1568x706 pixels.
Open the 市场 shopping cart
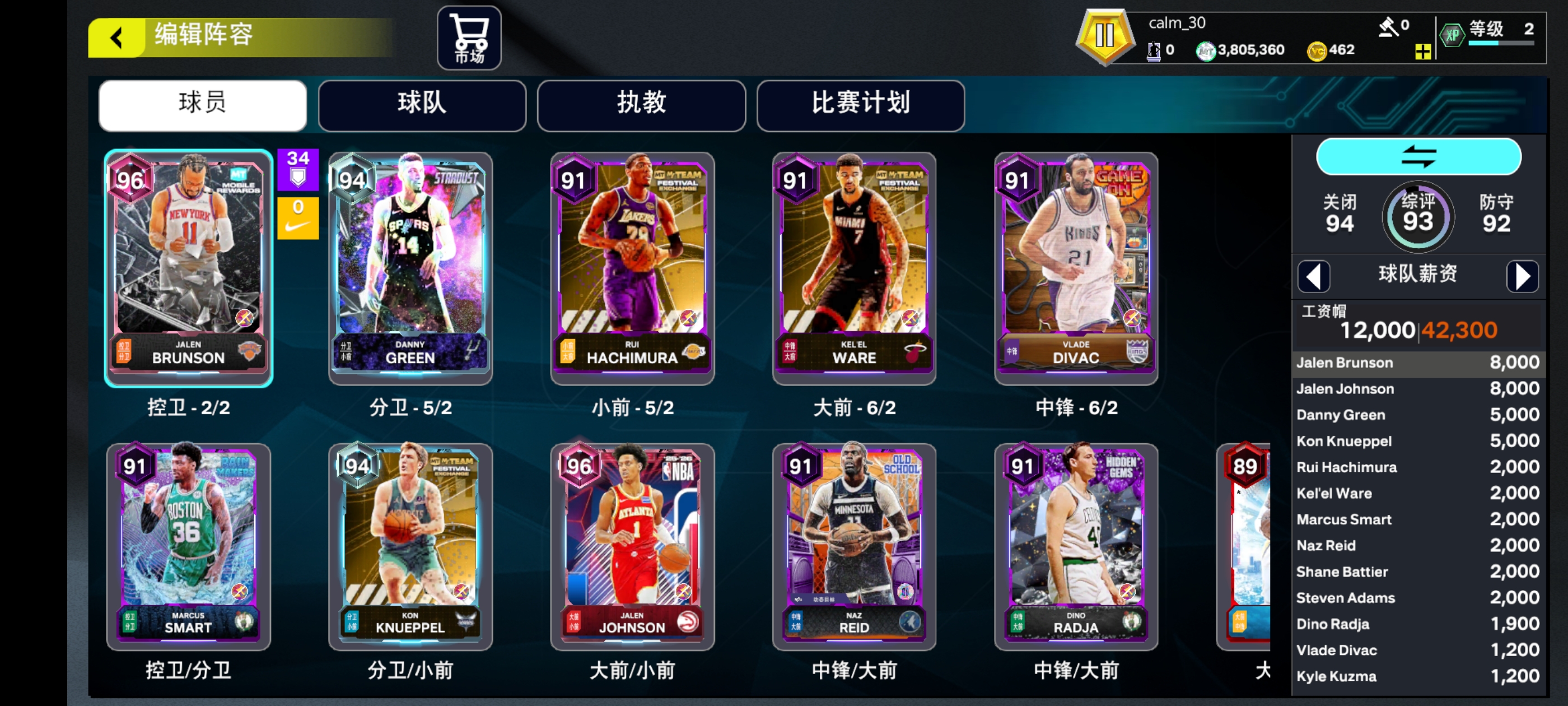[x=469, y=38]
